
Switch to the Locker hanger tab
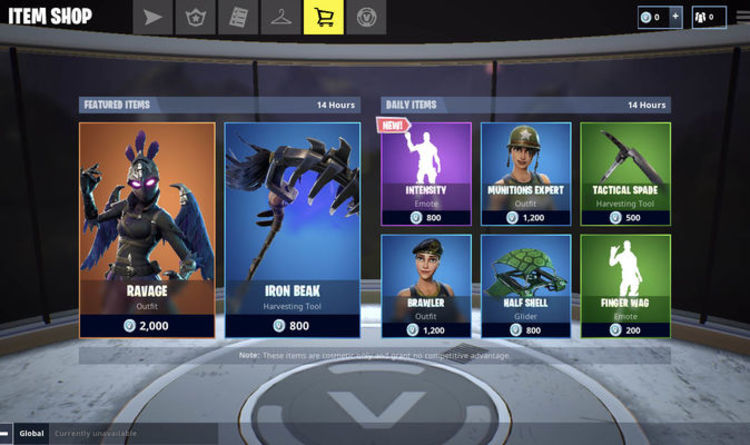(x=281, y=17)
